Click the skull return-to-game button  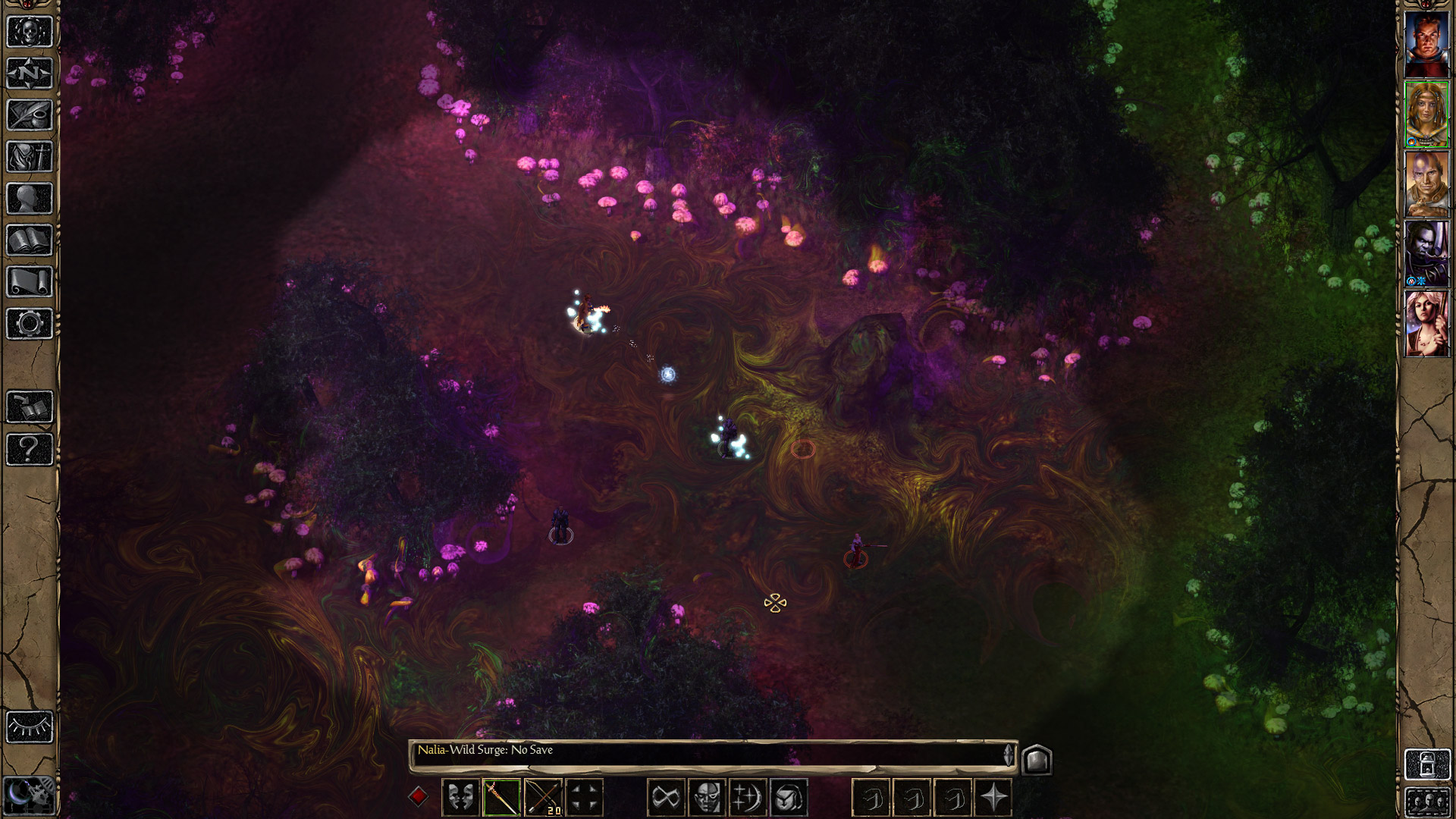[x=30, y=32]
